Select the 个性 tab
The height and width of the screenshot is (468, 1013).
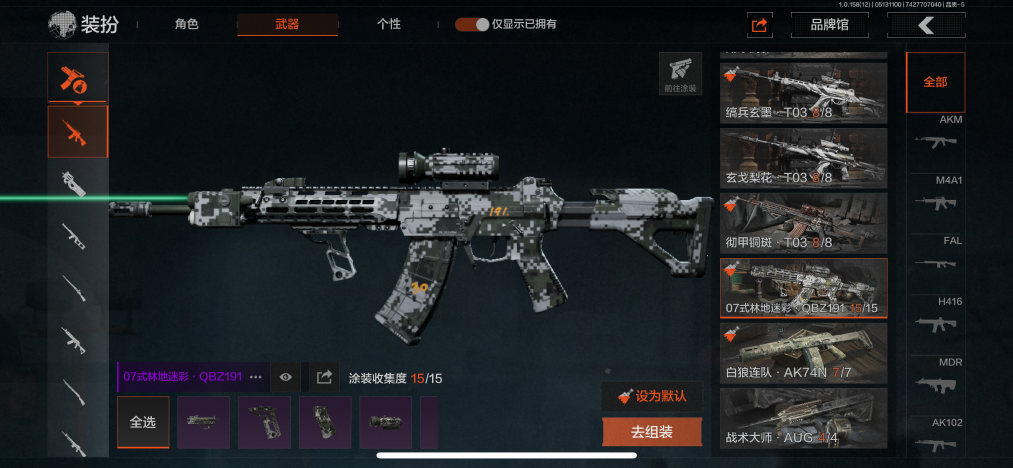tap(389, 24)
